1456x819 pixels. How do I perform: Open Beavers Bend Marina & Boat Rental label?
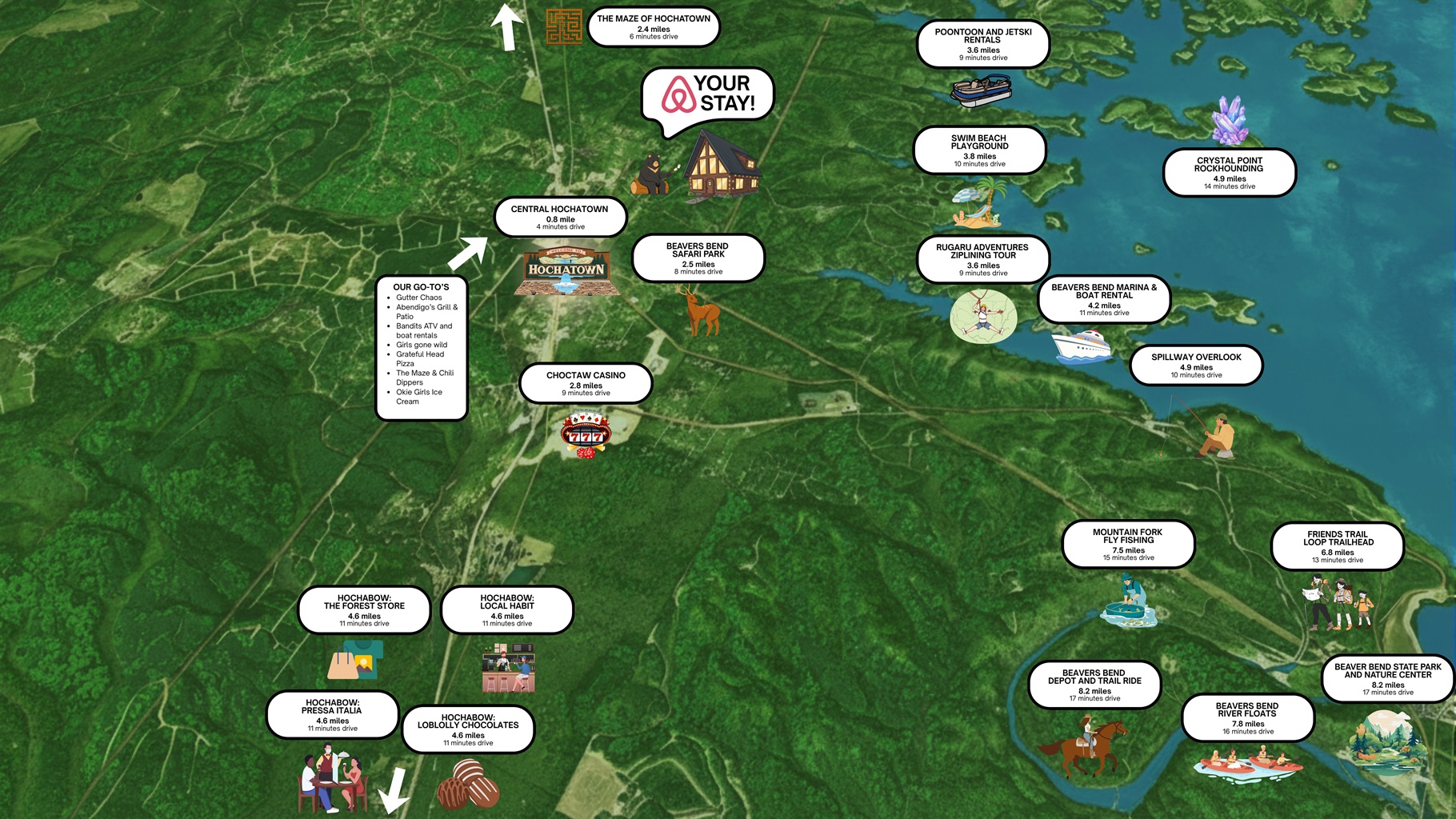point(1104,299)
